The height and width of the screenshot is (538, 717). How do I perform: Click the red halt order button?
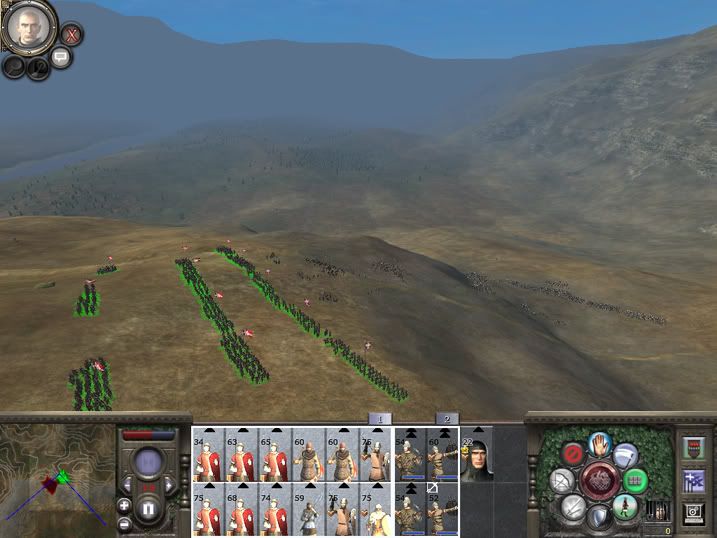point(573,455)
